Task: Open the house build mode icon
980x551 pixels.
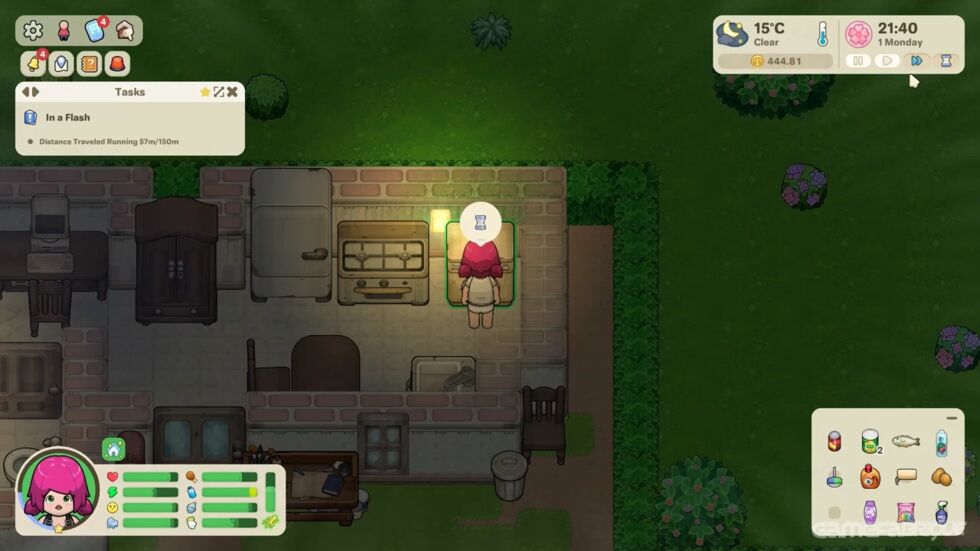Action: 125,31
